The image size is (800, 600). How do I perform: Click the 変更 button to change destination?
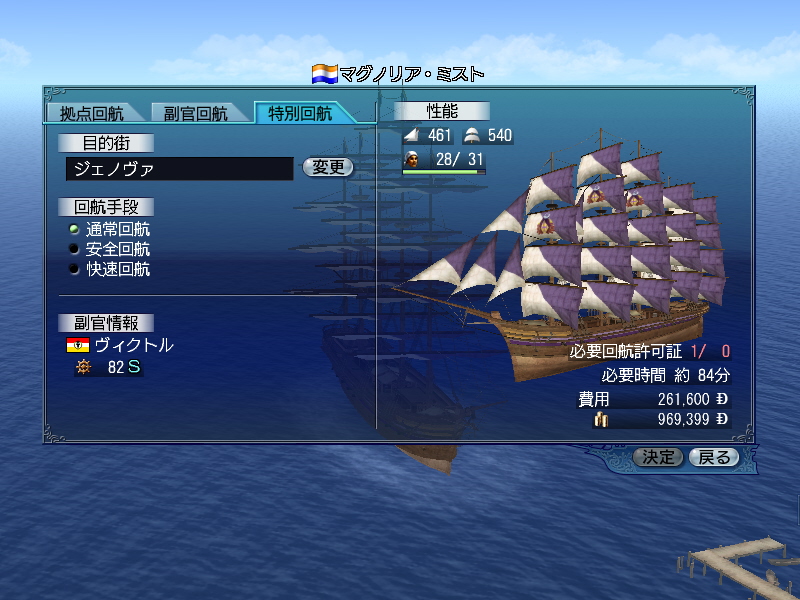click(x=328, y=168)
